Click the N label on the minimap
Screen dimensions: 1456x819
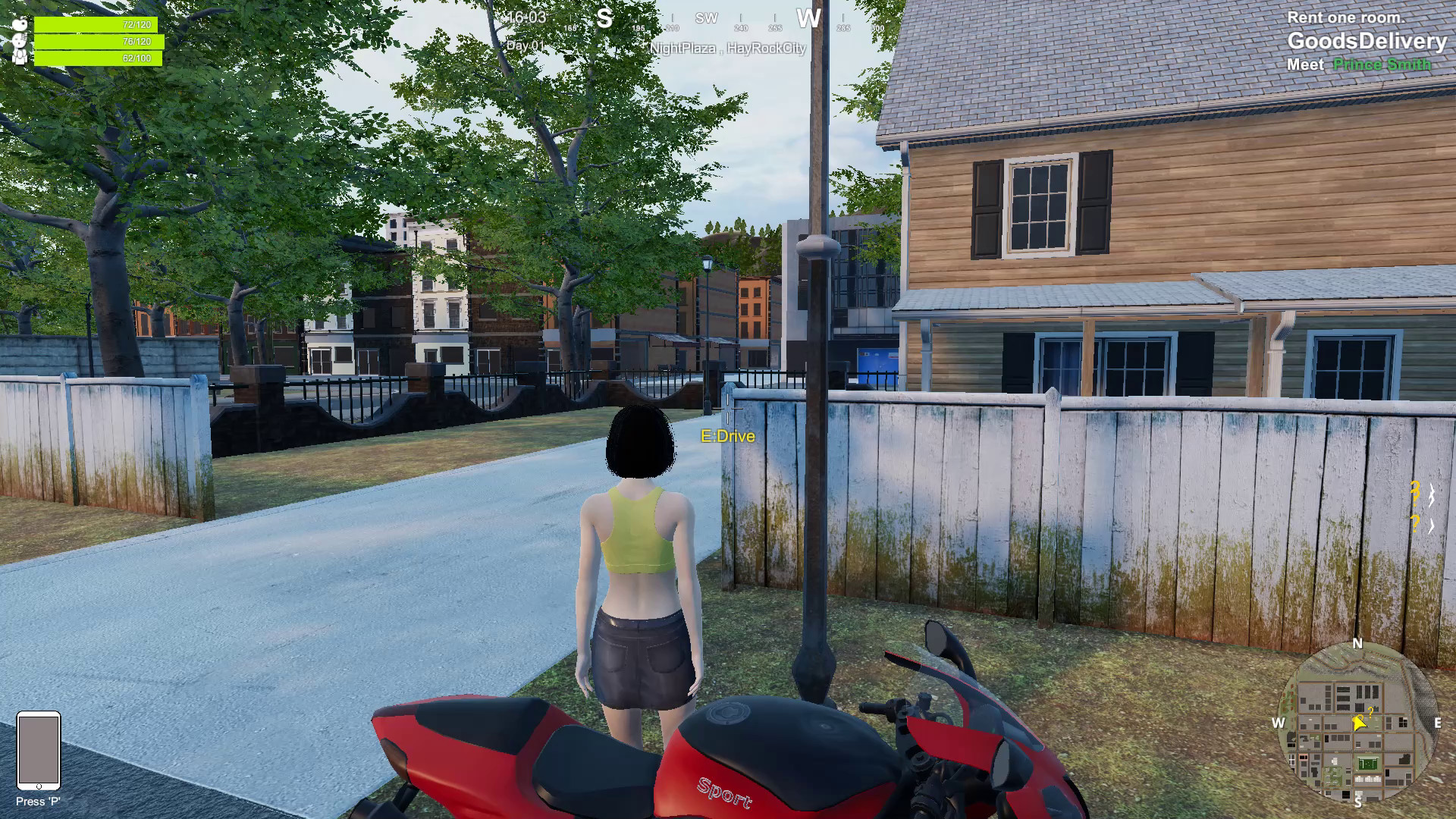point(1357,644)
